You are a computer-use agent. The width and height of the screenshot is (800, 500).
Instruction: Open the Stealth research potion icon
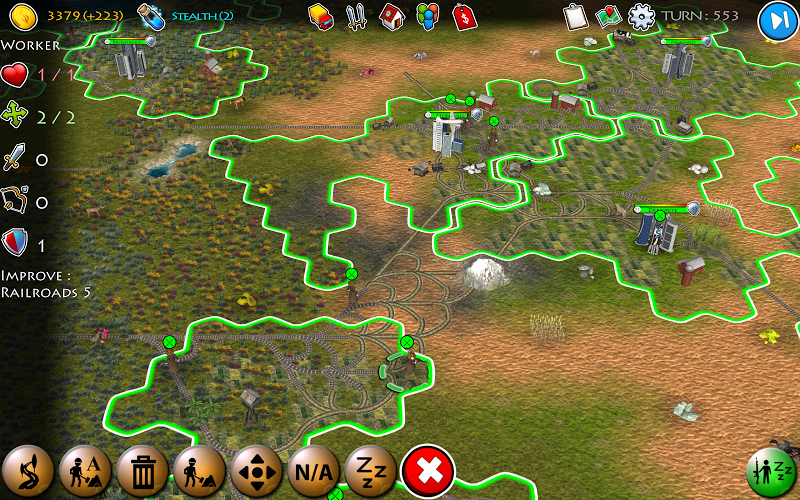pos(152,16)
